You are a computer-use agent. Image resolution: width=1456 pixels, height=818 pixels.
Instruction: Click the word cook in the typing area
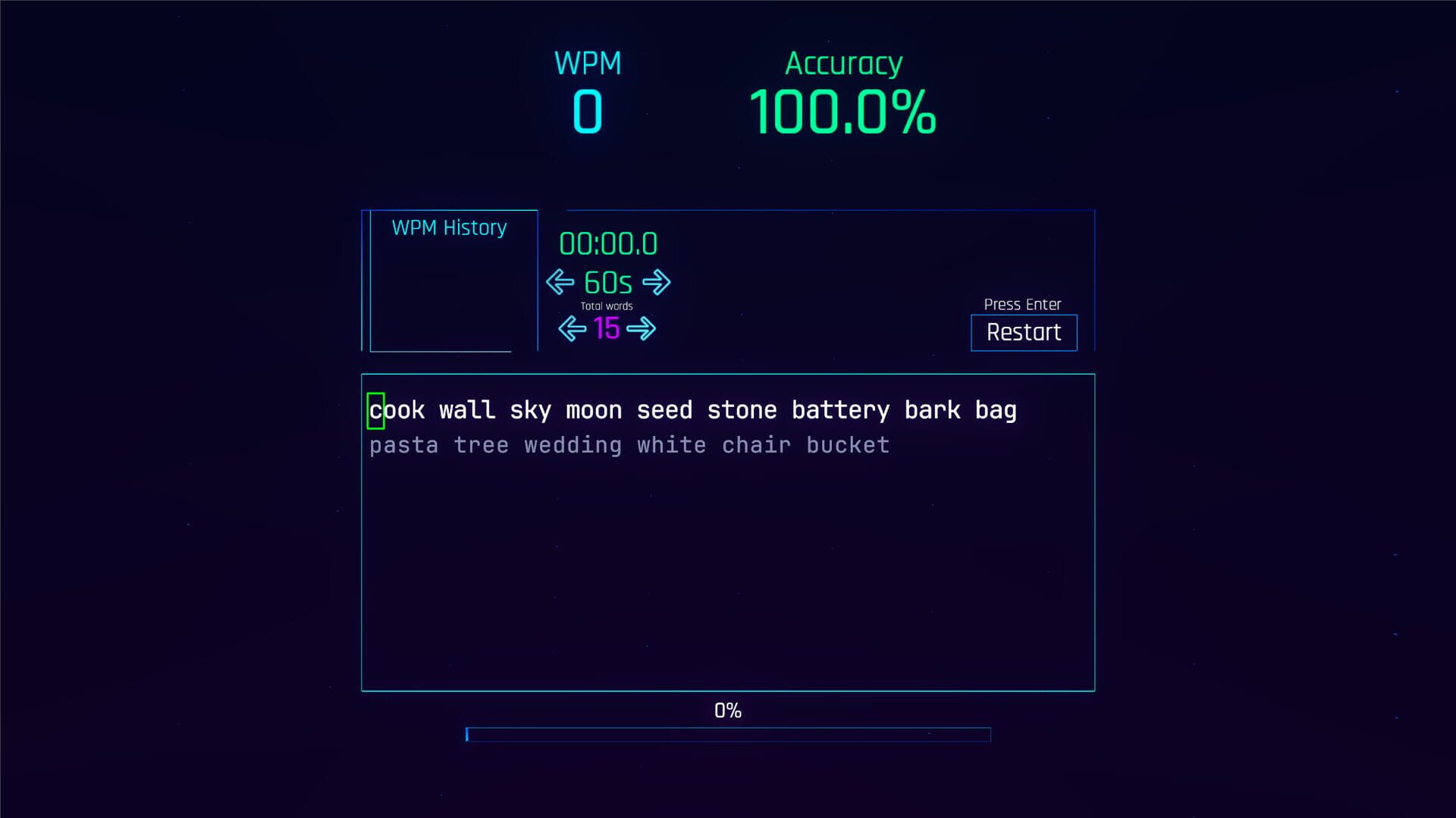396,409
